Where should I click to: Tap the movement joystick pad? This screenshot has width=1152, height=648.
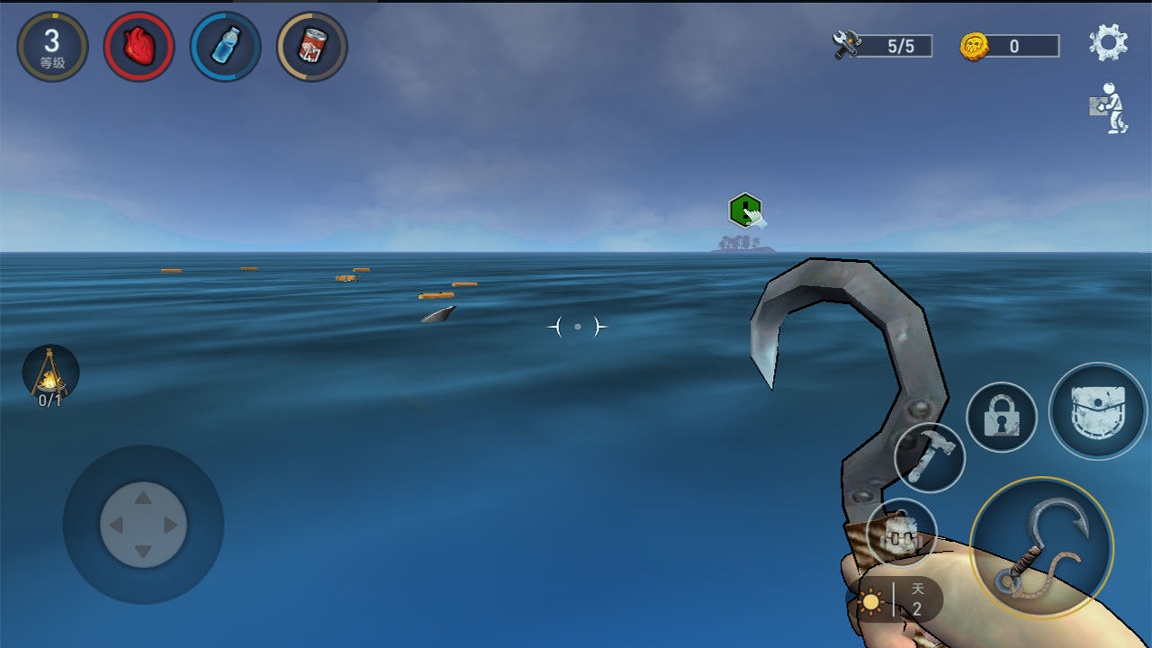coord(143,525)
